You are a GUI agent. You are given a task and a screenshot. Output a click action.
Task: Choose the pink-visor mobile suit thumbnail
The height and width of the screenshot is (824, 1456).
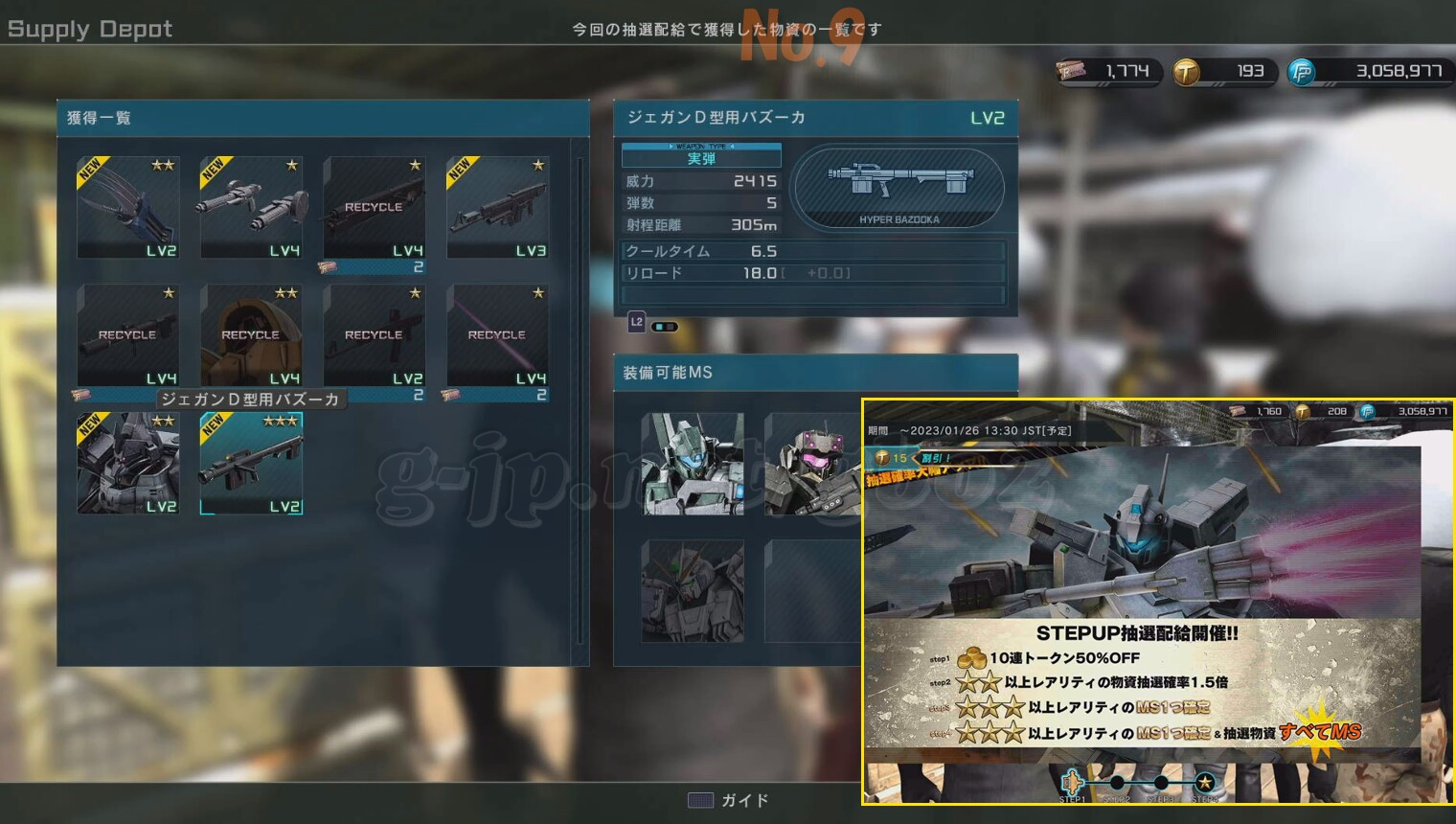[812, 465]
